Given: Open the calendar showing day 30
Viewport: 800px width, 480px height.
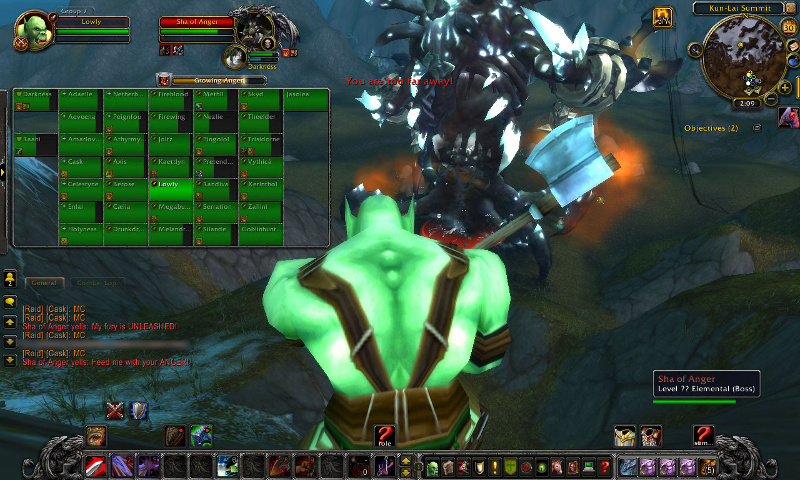Looking at the screenshot, I should point(789,28).
